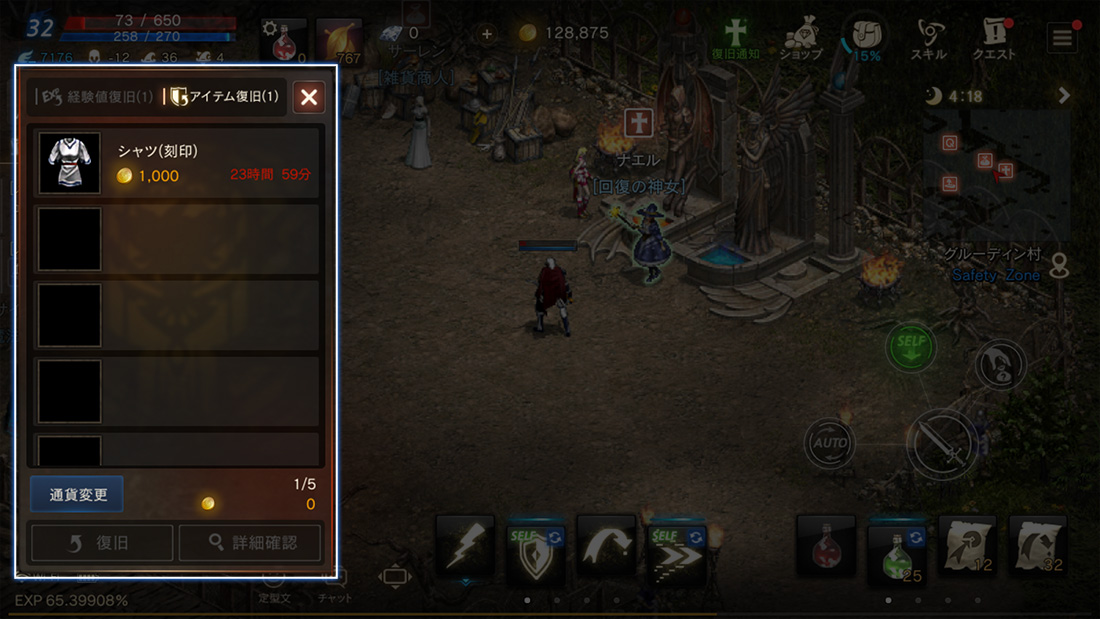
Task: Attack with the sword button
Action: (x=942, y=444)
